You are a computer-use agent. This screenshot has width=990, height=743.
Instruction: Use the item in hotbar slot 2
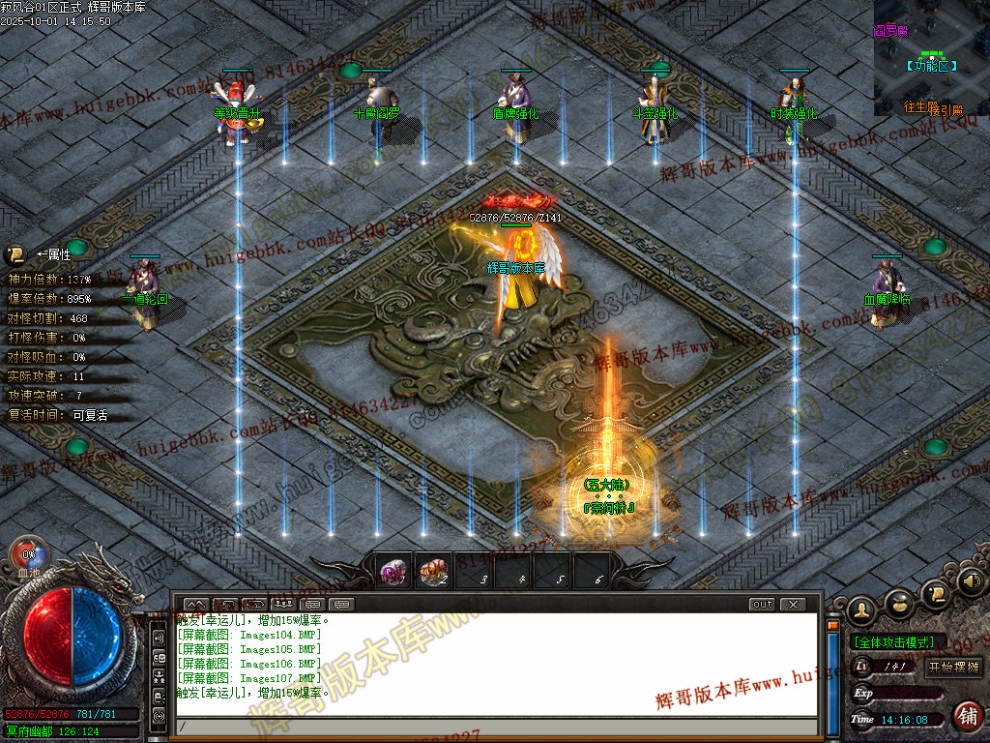[x=433, y=572]
